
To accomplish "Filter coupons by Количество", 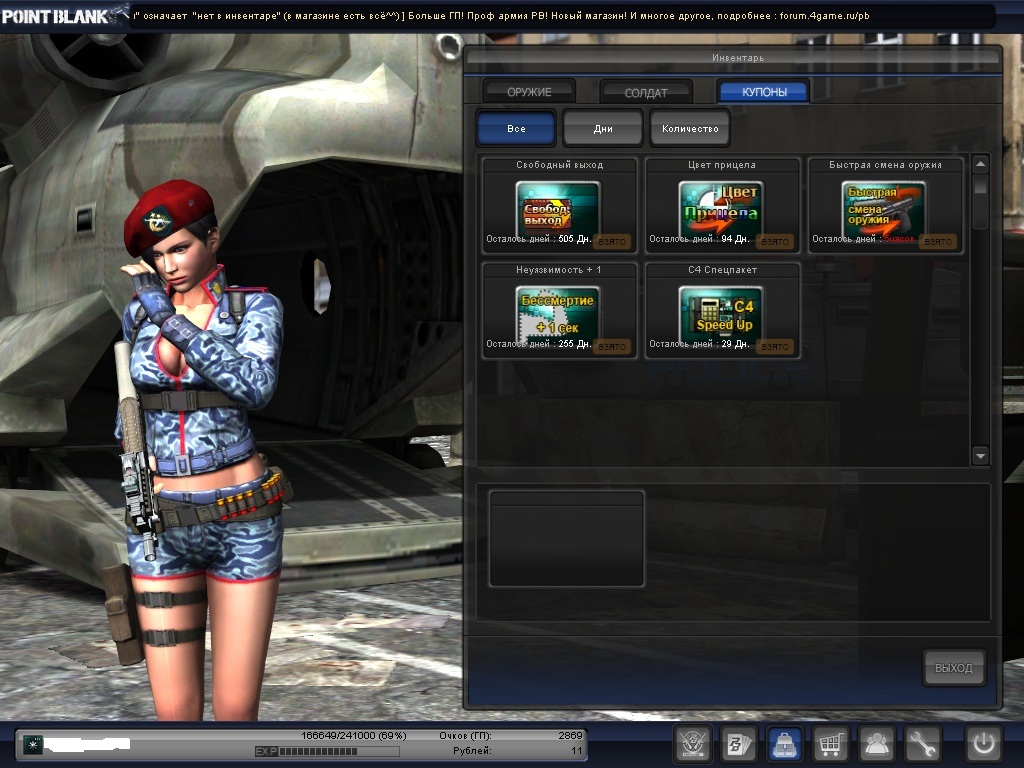I will click(x=690, y=129).
